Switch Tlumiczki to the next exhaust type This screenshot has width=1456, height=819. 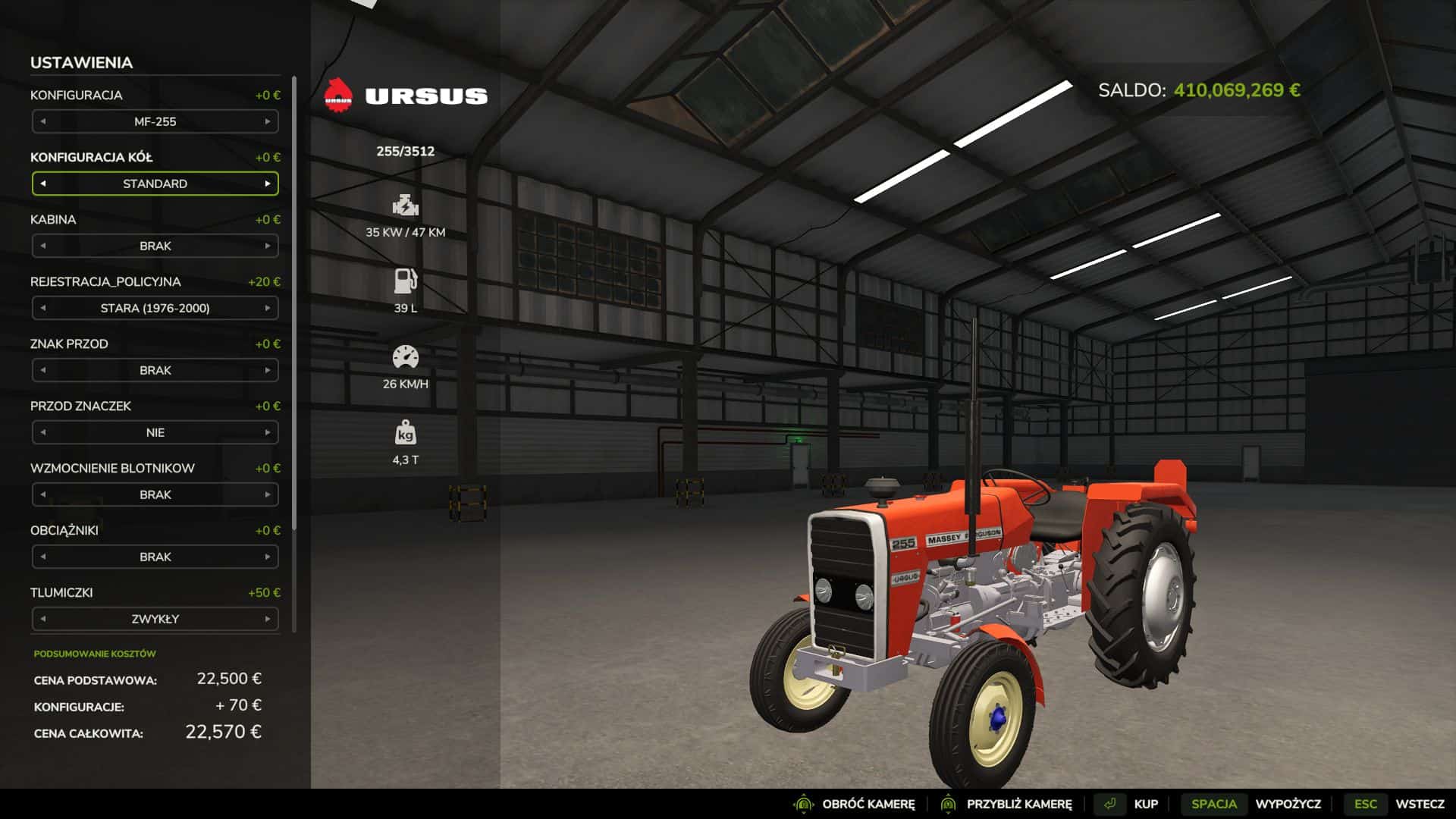coord(268,619)
